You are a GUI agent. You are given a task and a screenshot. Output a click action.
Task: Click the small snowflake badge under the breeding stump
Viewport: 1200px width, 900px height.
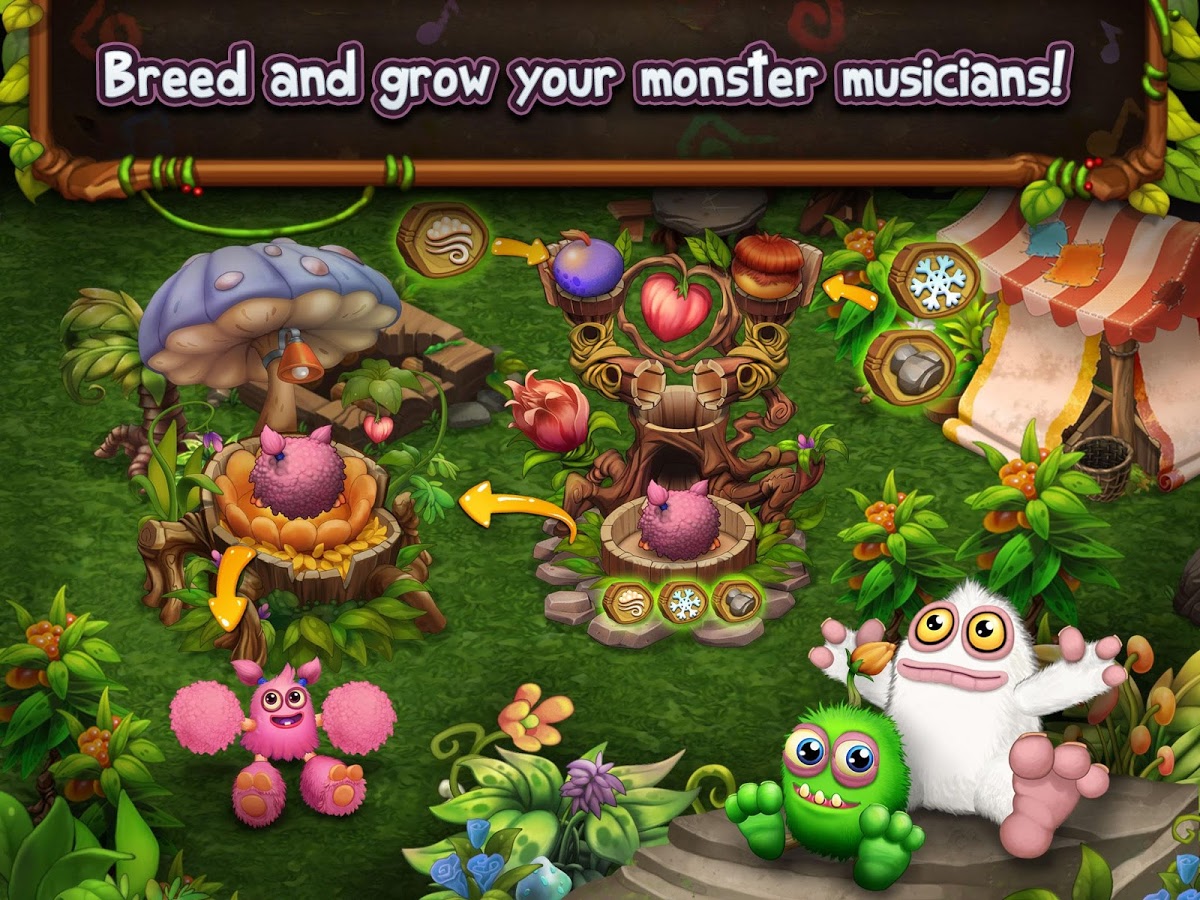click(x=683, y=602)
